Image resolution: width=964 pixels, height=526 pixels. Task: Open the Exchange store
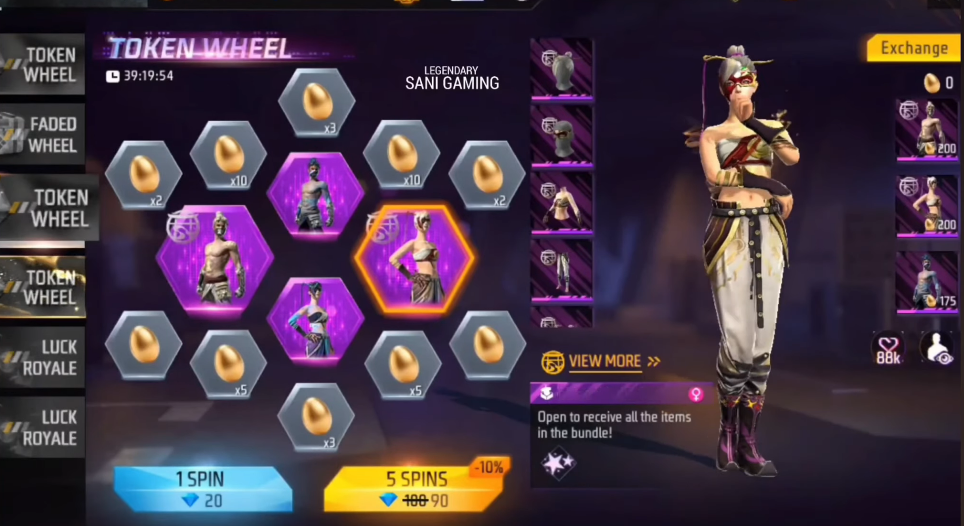point(913,48)
